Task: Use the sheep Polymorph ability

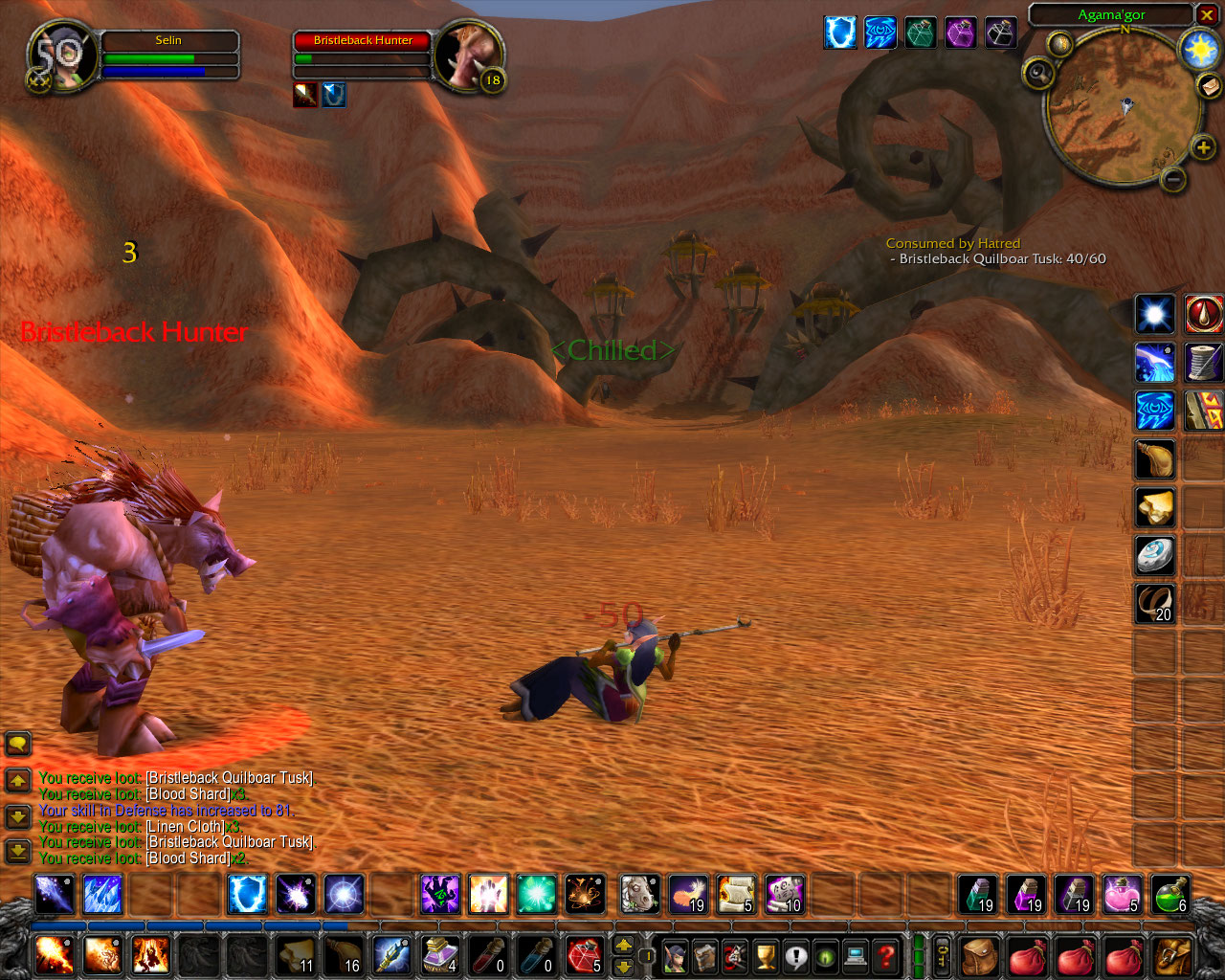Action: click(x=639, y=895)
